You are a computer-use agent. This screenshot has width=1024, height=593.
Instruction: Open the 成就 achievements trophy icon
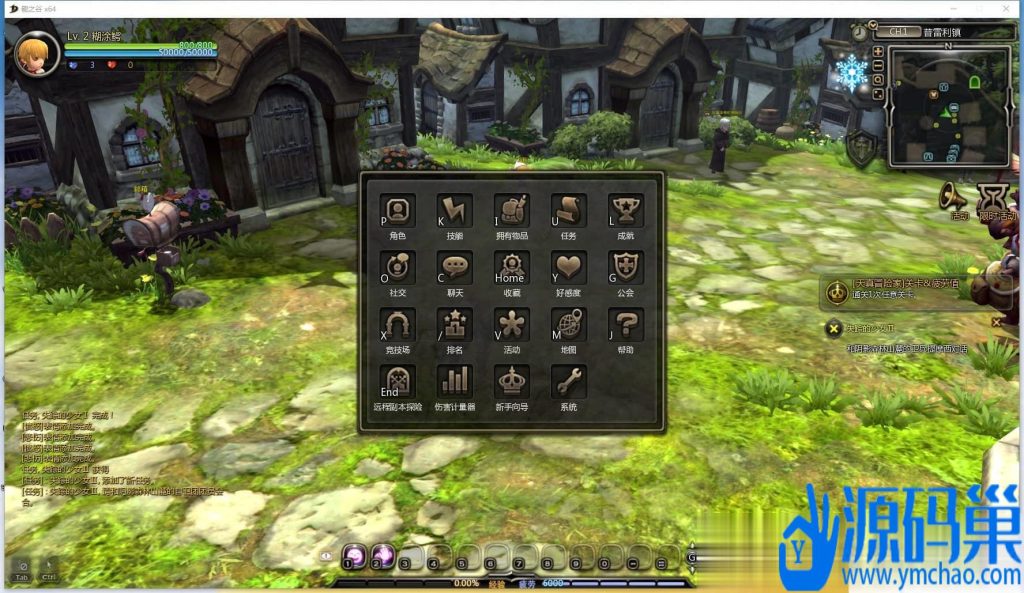click(x=626, y=212)
